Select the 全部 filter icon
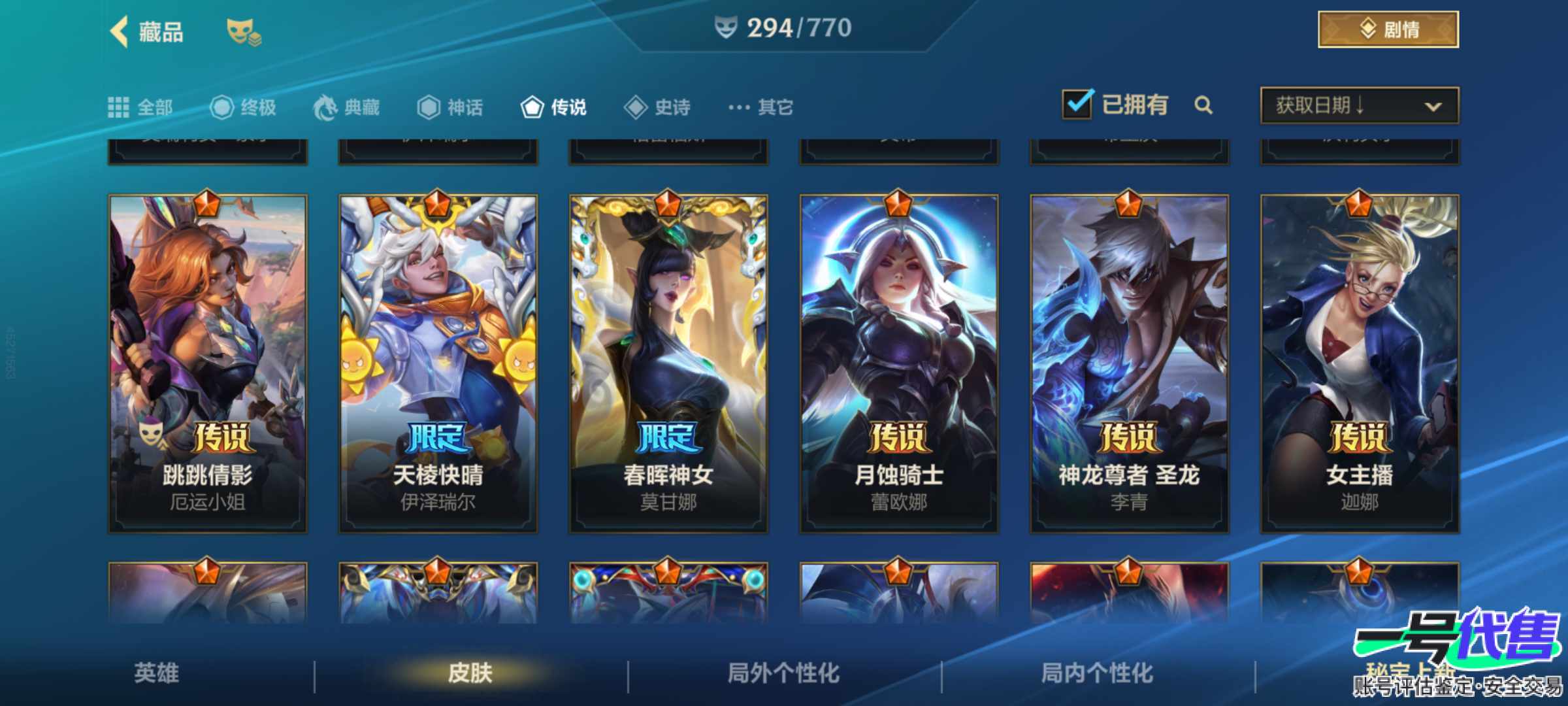The image size is (1568, 706). (119, 107)
